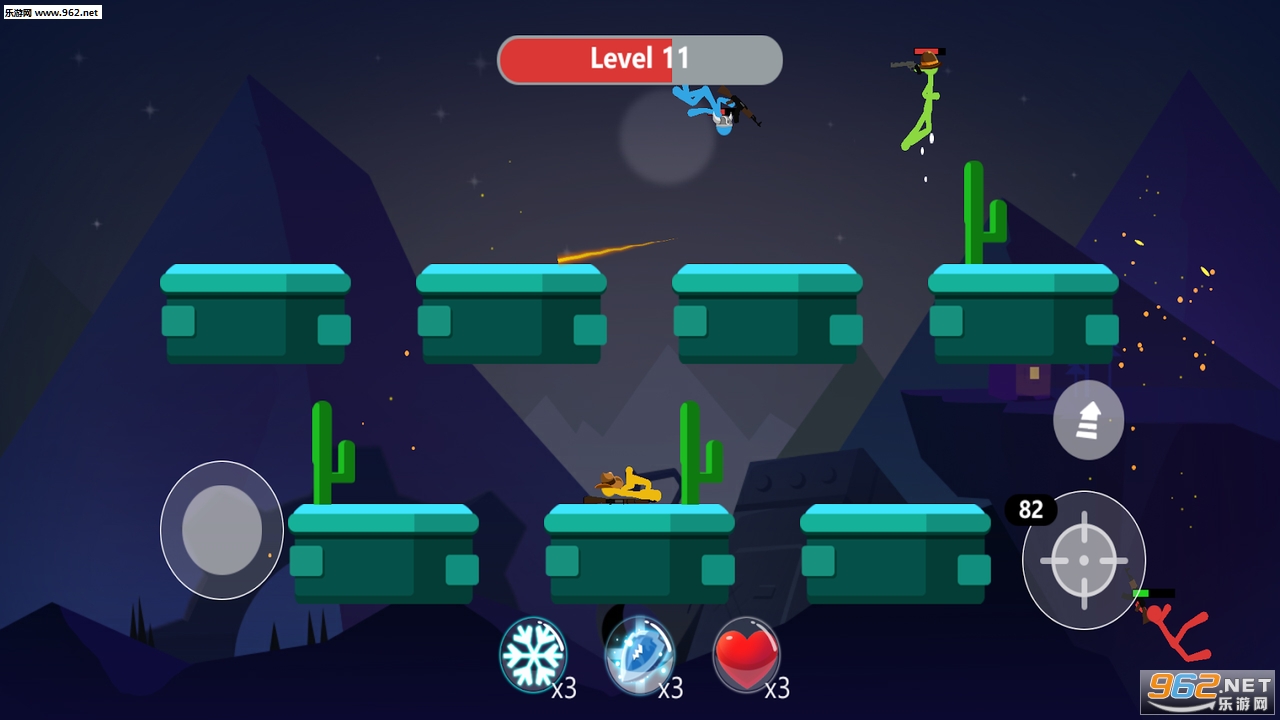
Task: Touch the virtual movement joystick
Action: point(222,530)
